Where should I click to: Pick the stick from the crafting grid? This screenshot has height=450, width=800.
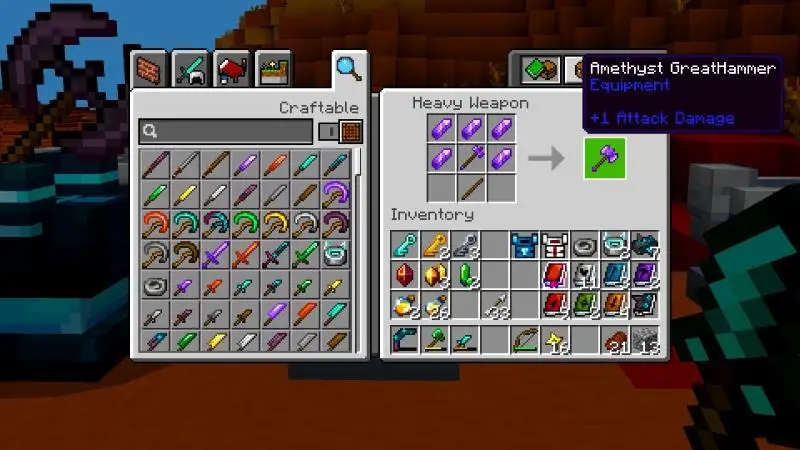(473, 187)
